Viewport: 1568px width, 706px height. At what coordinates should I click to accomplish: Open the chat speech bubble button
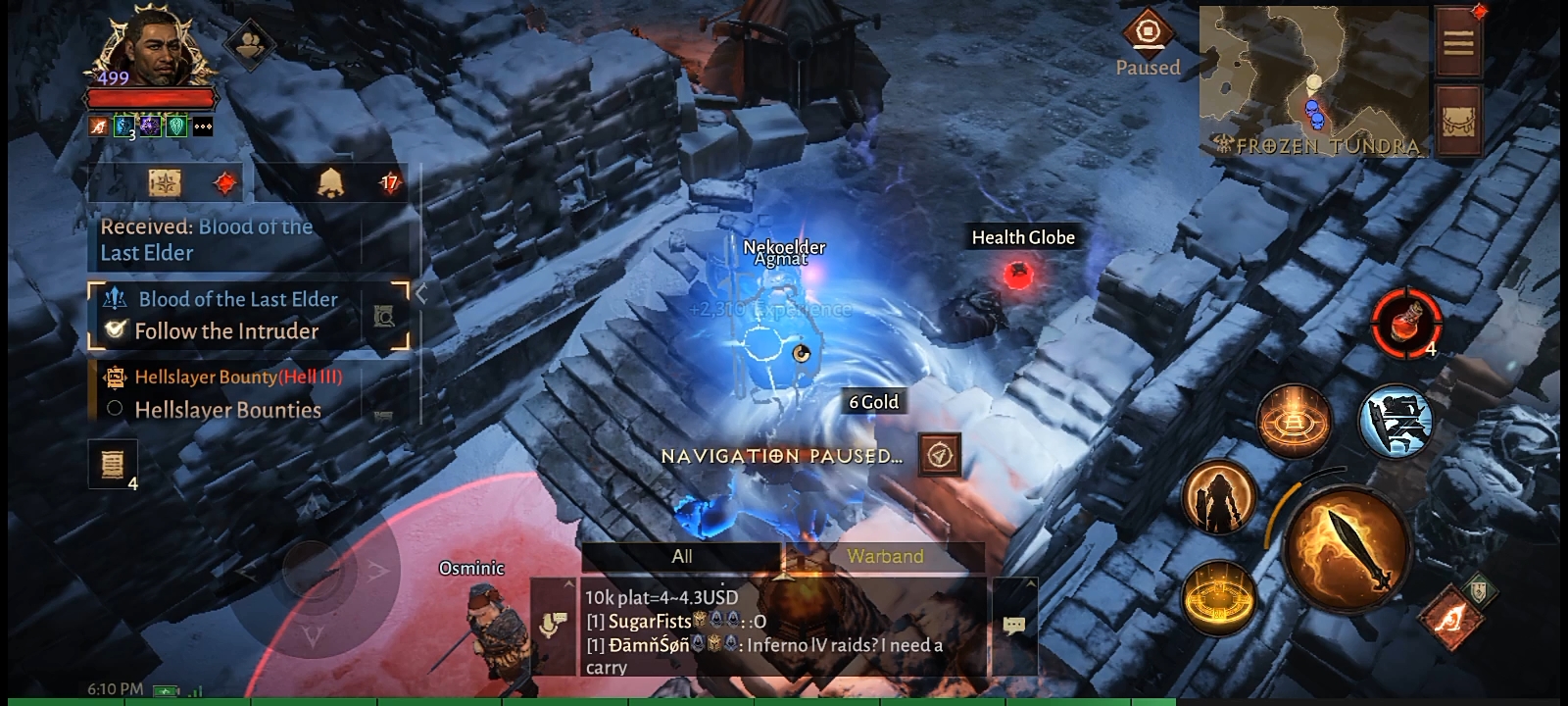1014,625
